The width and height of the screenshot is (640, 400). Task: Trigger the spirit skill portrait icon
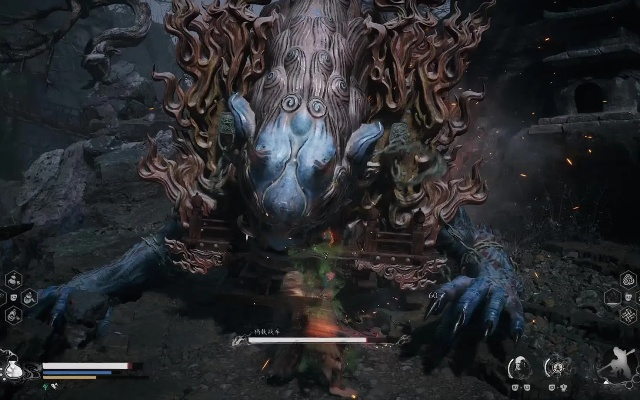[519, 368]
